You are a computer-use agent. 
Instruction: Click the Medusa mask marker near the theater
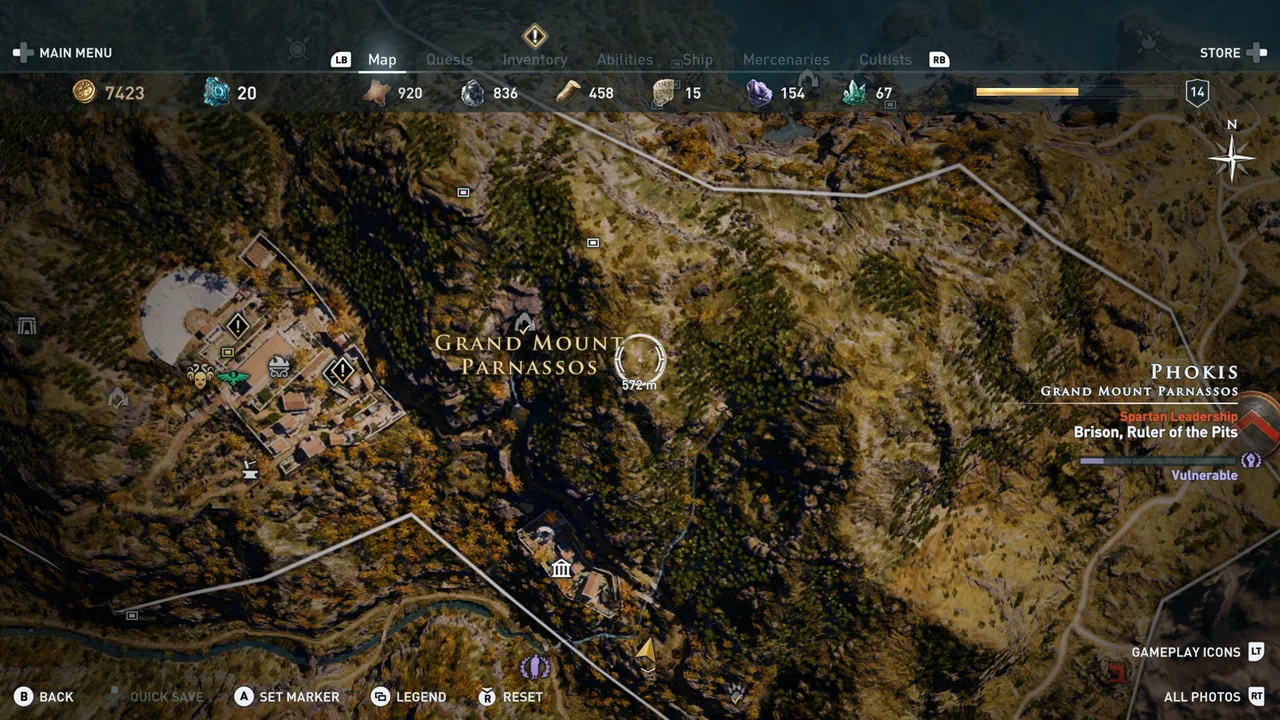(201, 377)
